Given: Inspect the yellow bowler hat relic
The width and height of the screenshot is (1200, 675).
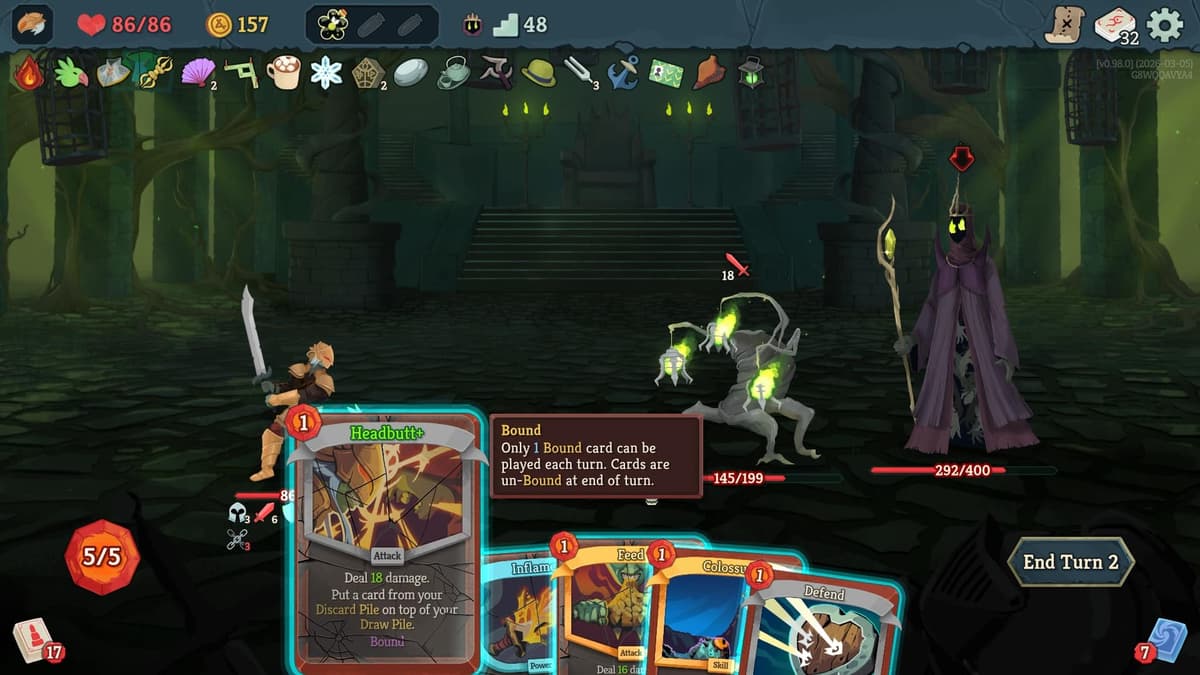Looking at the screenshot, I should [538, 72].
